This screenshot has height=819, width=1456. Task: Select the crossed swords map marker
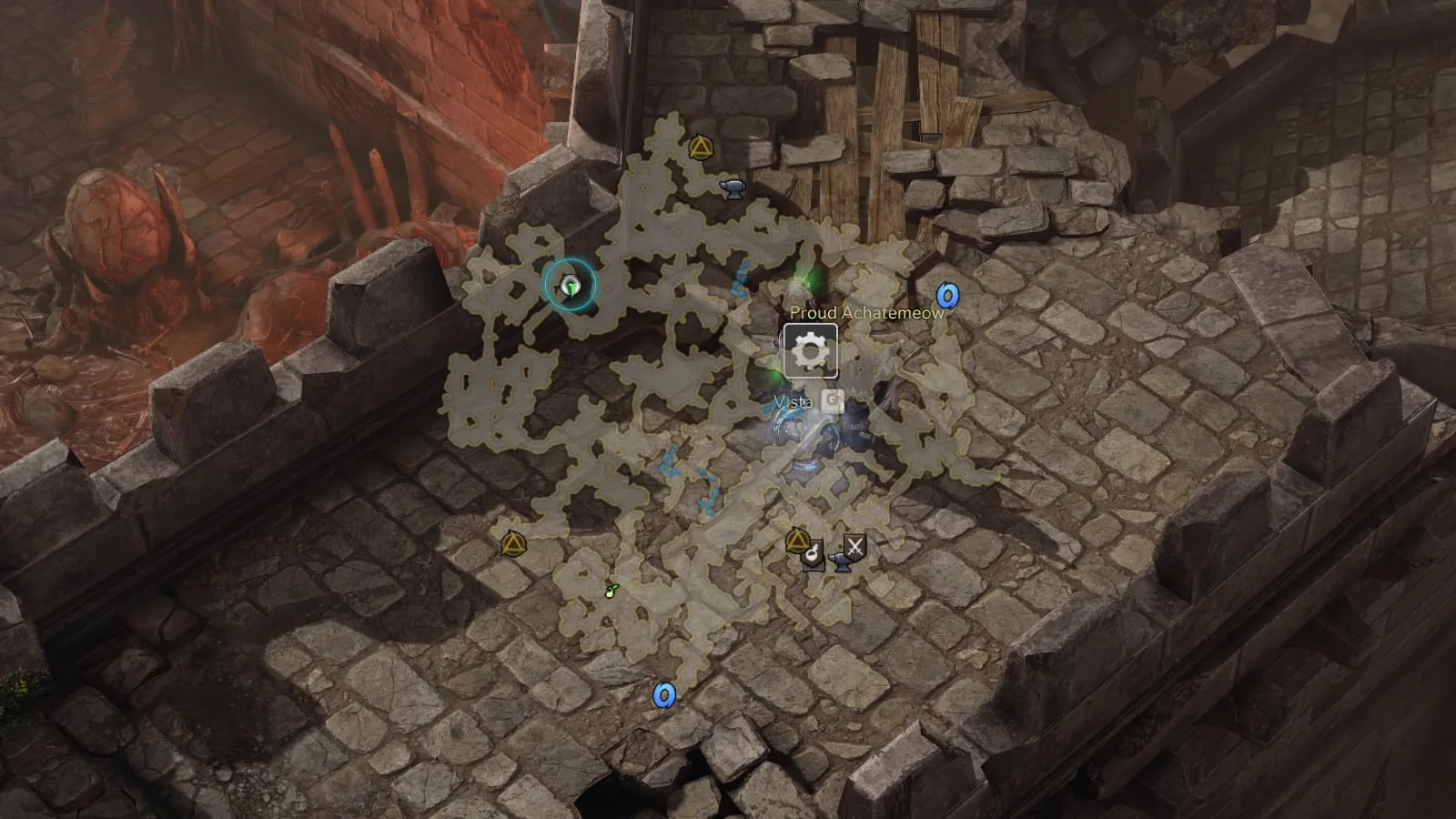click(x=854, y=546)
